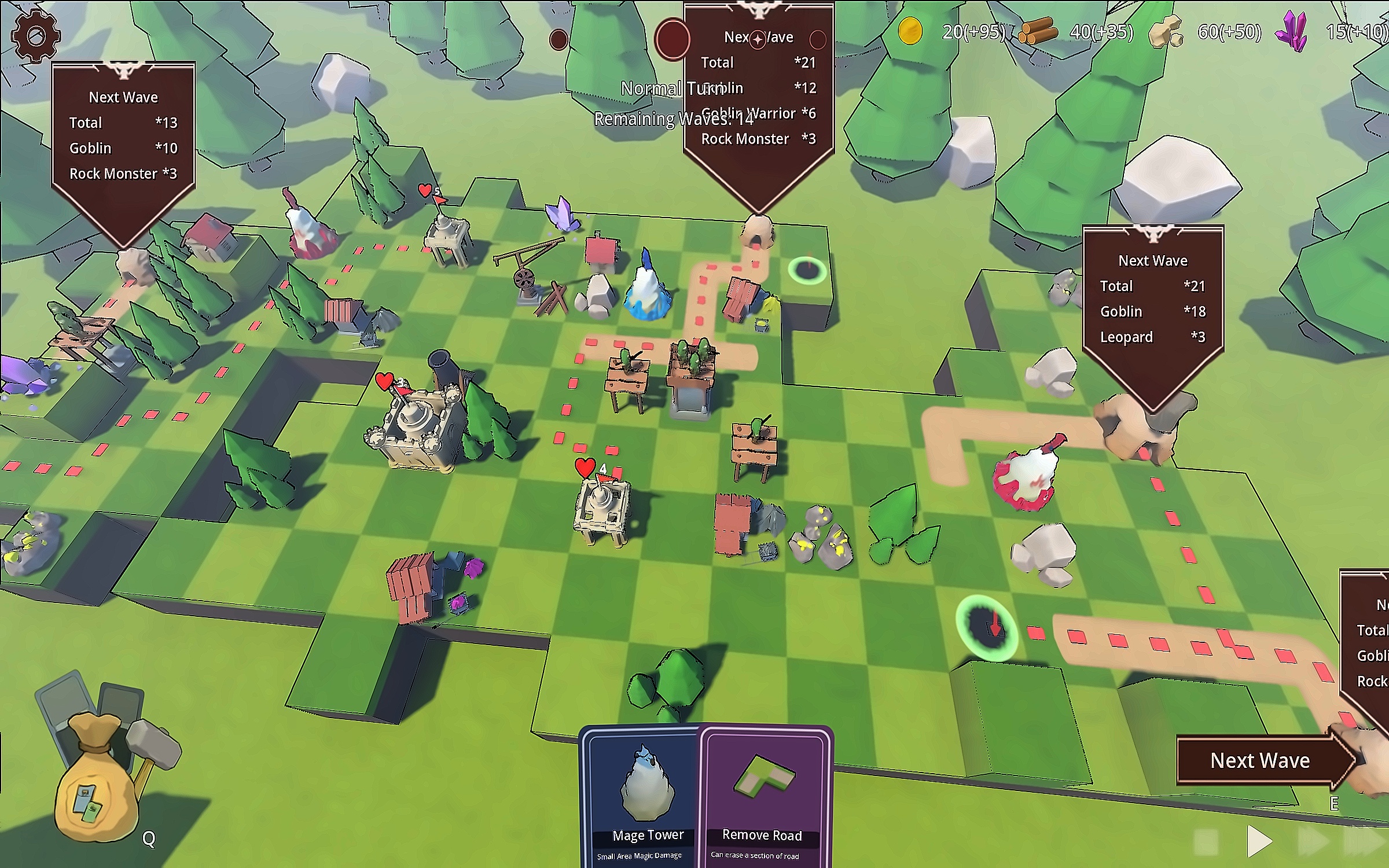1389x868 pixels.
Task: Pause the game with the square button
Action: [1206, 842]
